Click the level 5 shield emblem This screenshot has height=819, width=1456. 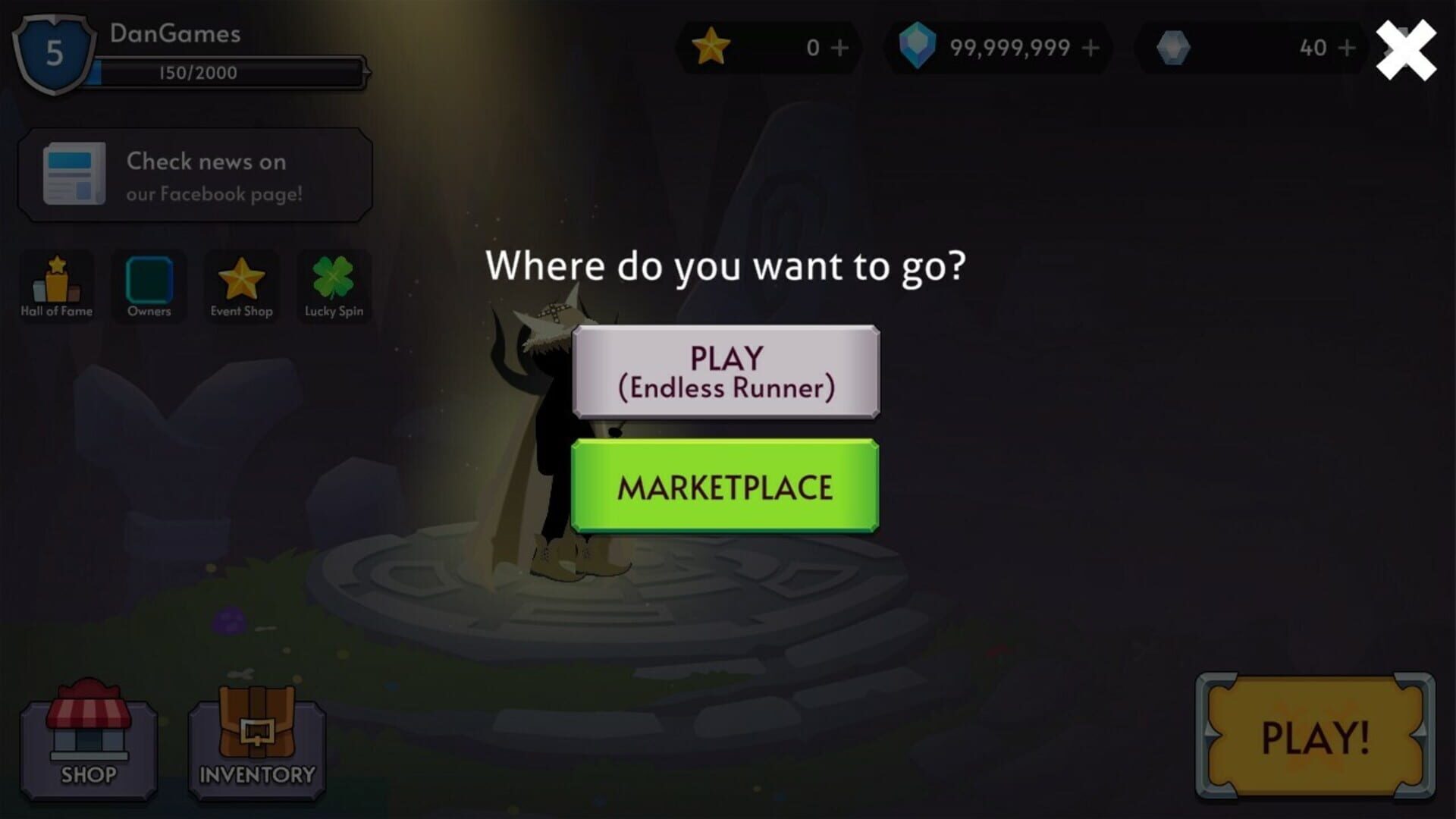[52, 52]
